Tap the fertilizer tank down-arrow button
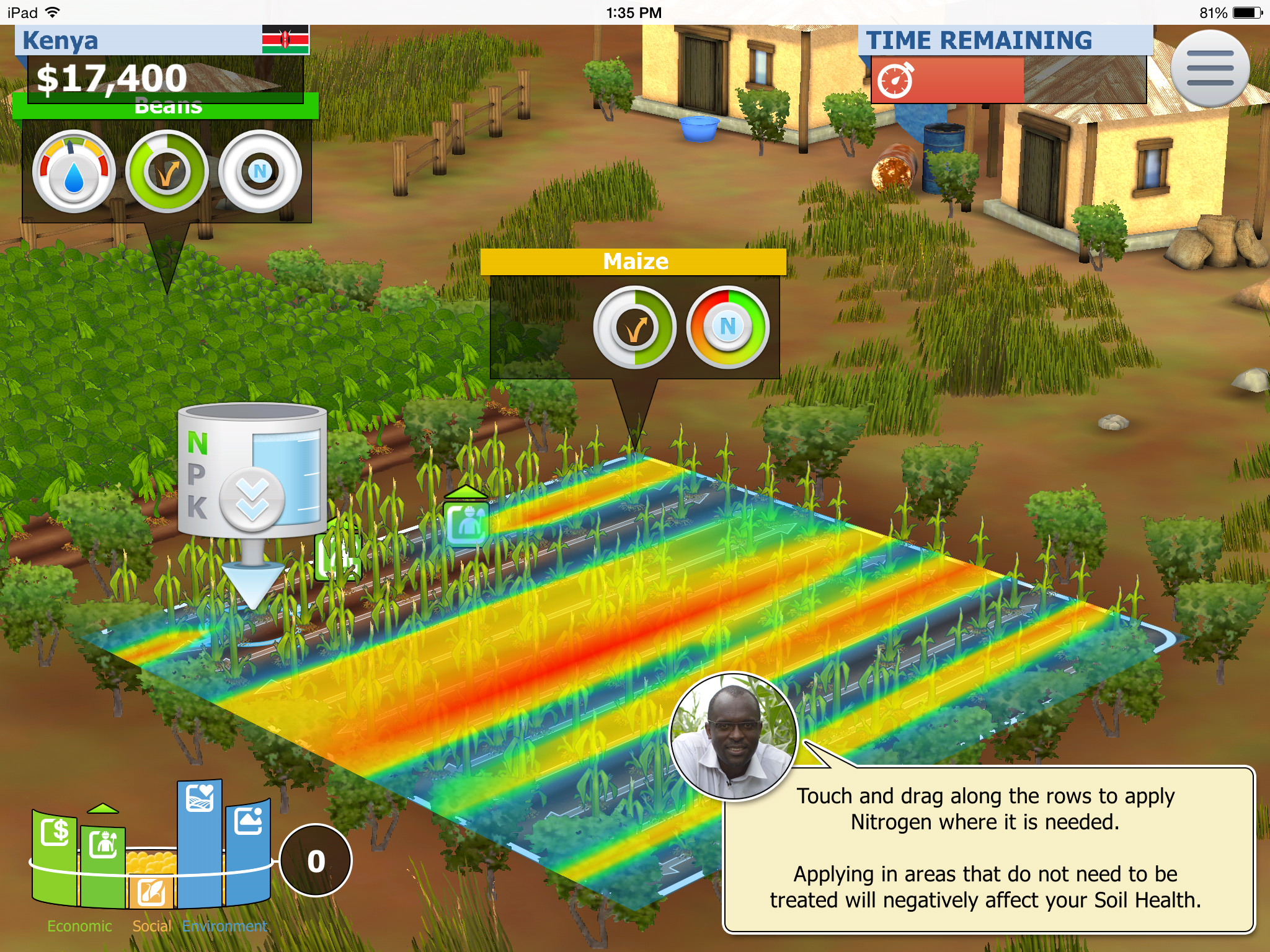The image size is (1270, 952). coord(252,500)
